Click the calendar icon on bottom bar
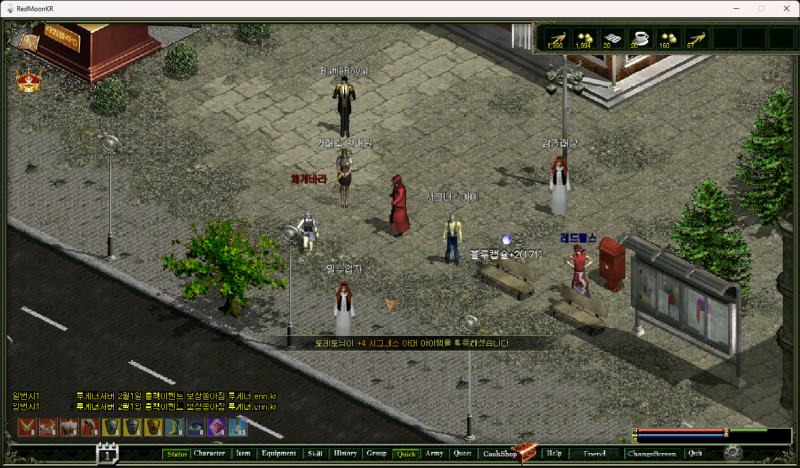800x468 pixels. (x=107, y=454)
